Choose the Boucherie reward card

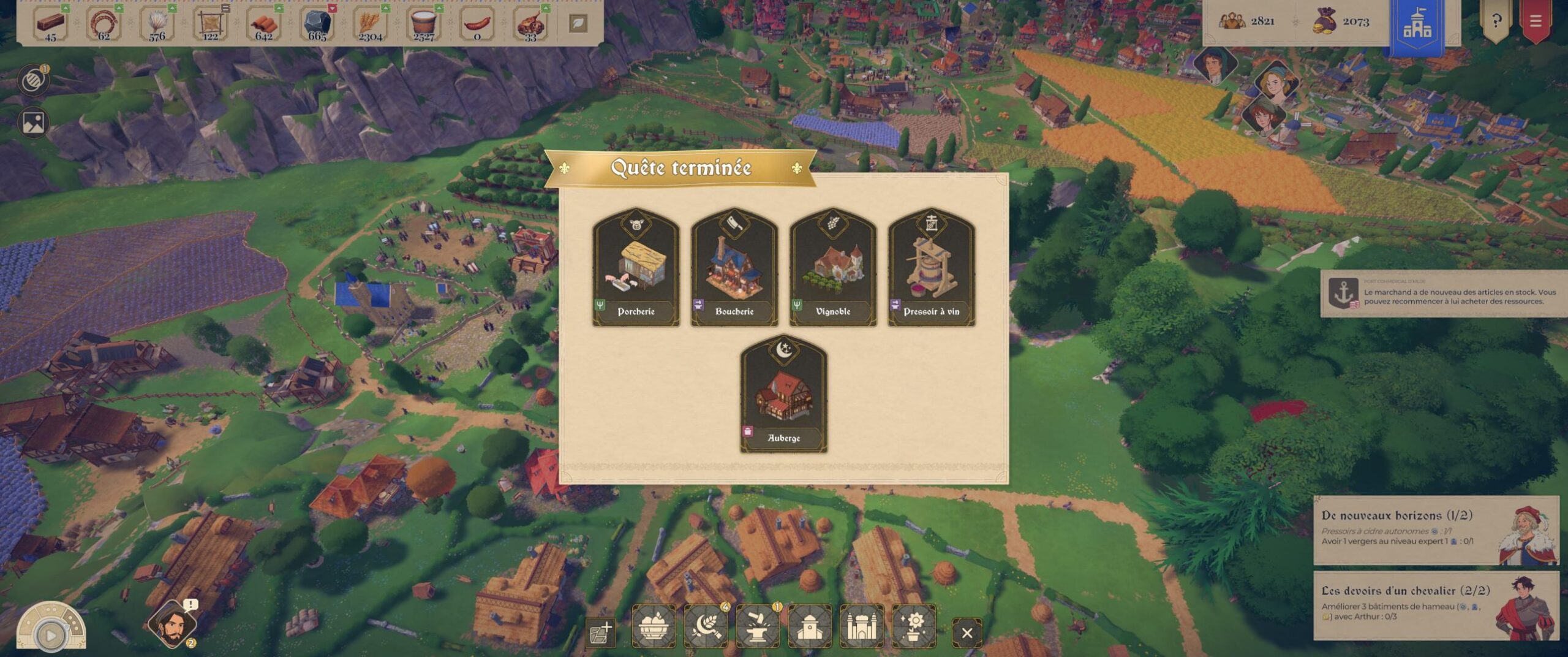[734, 267]
